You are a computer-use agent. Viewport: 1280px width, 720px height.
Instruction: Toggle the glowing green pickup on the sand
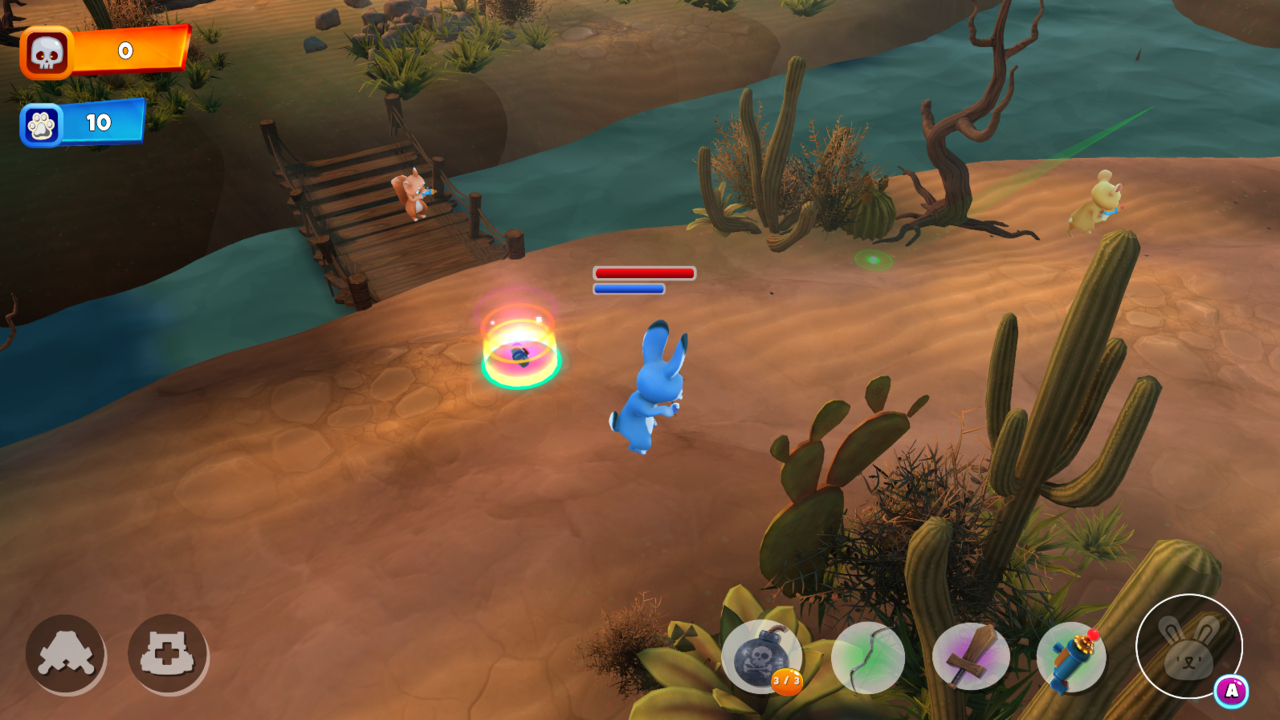point(872,260)
